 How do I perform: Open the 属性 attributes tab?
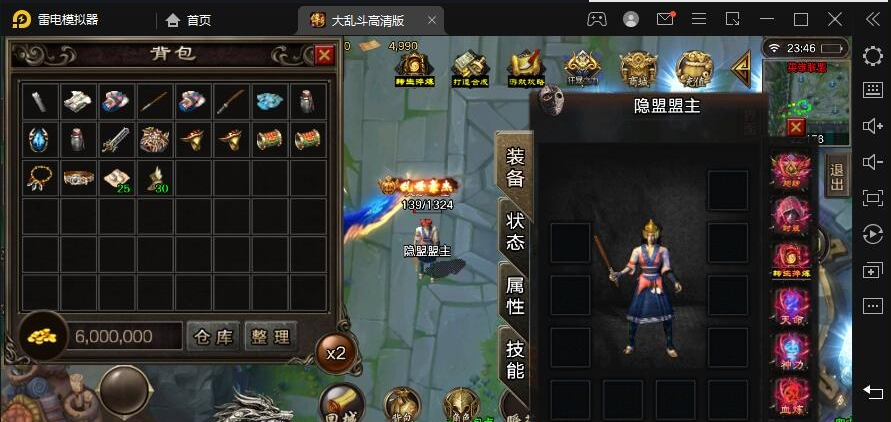[x=515, y=295]
